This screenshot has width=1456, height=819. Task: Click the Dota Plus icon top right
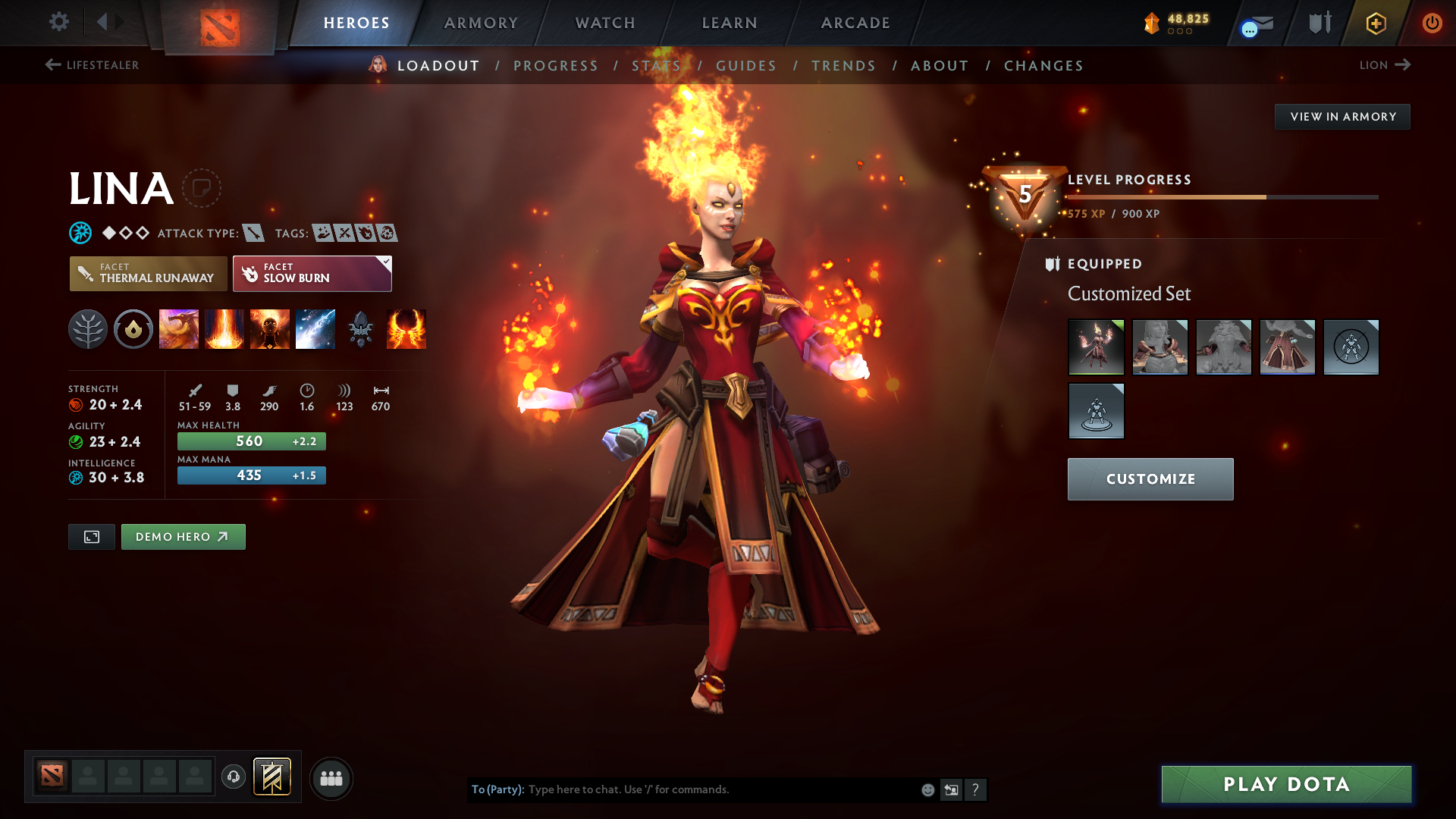(x=1375, y=24)
